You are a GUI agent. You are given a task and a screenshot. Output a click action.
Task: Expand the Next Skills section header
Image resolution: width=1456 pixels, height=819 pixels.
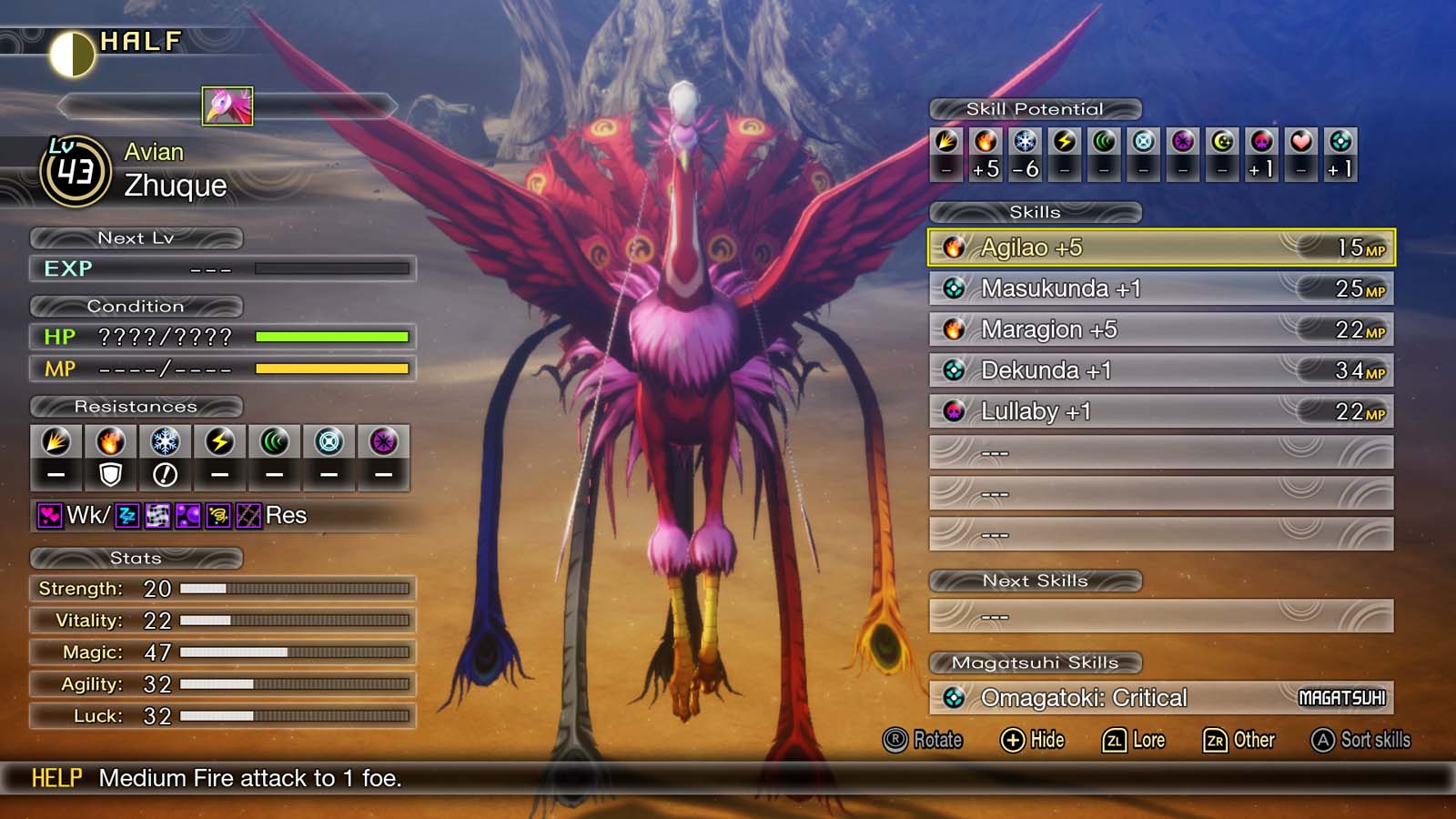(x=1036, y=581)
